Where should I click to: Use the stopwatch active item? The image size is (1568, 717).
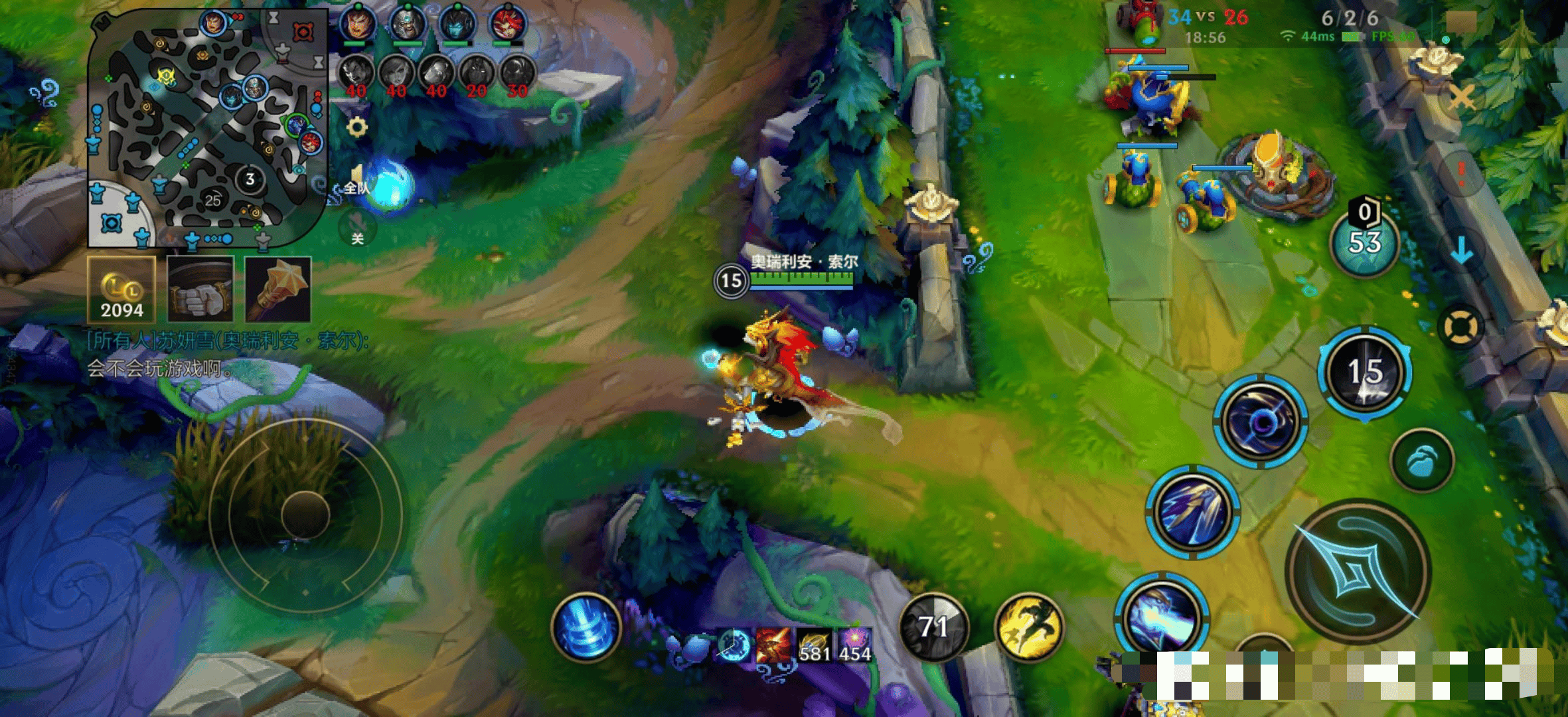click(x=734, y=645)
